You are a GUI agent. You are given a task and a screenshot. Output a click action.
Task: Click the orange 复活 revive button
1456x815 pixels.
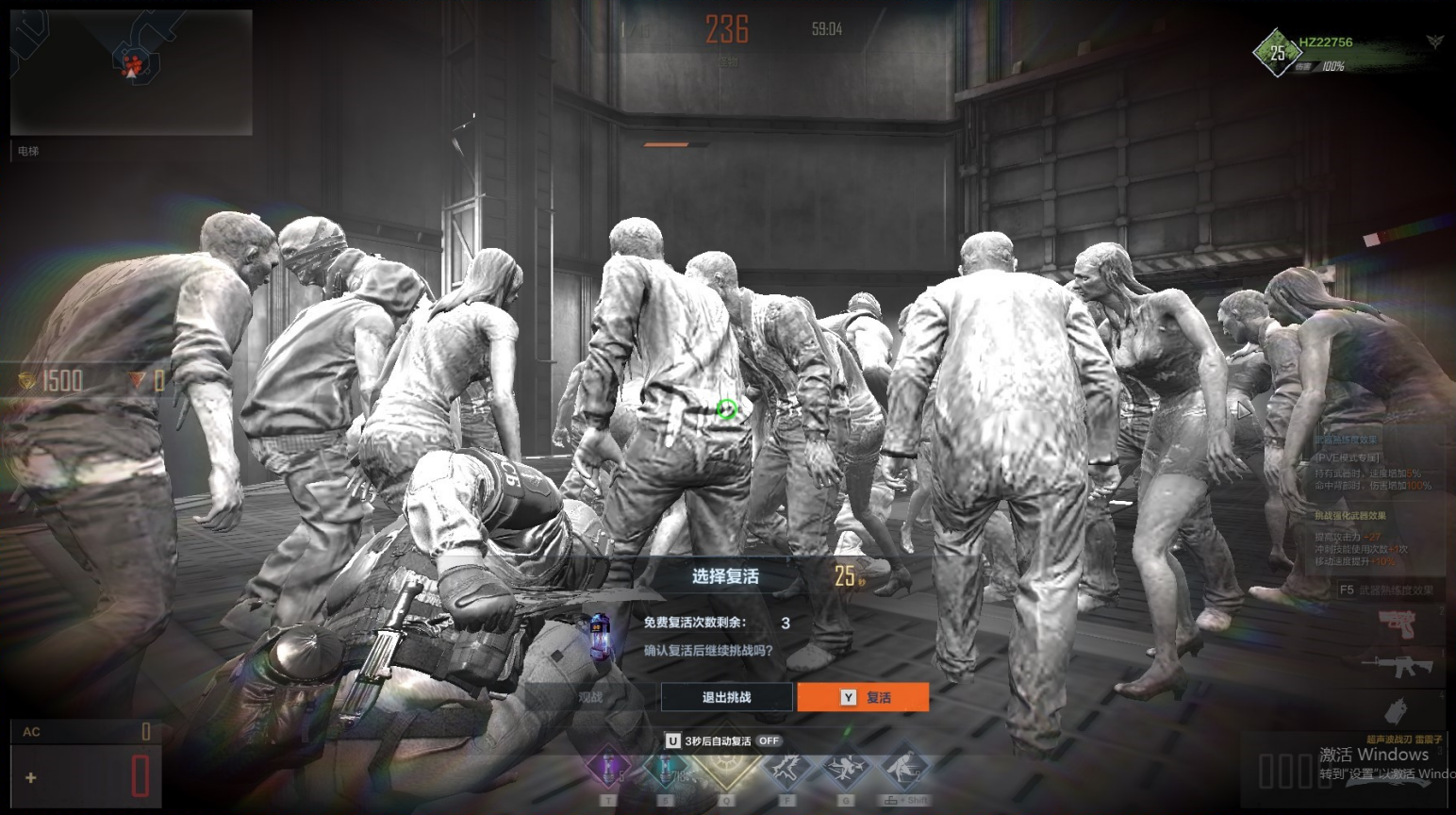(863, 697)
